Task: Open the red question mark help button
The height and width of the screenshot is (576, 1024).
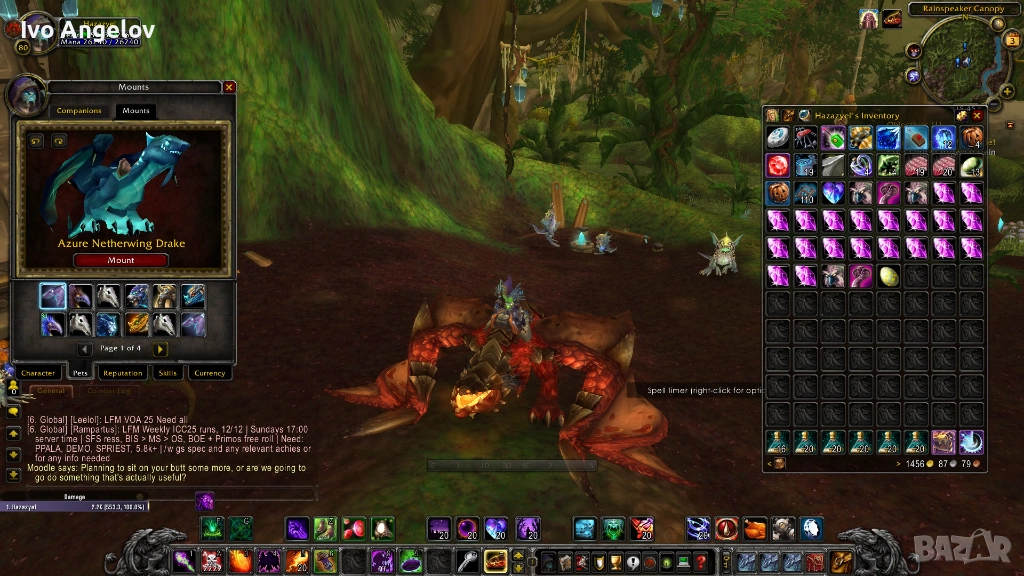Action: [x=700, y=561]
